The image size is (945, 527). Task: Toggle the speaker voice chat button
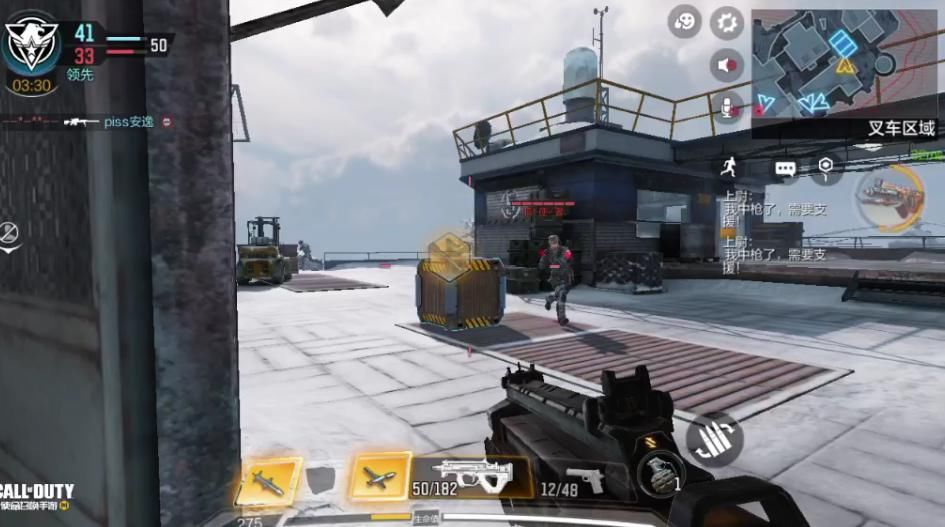click(x=727, y=66)
